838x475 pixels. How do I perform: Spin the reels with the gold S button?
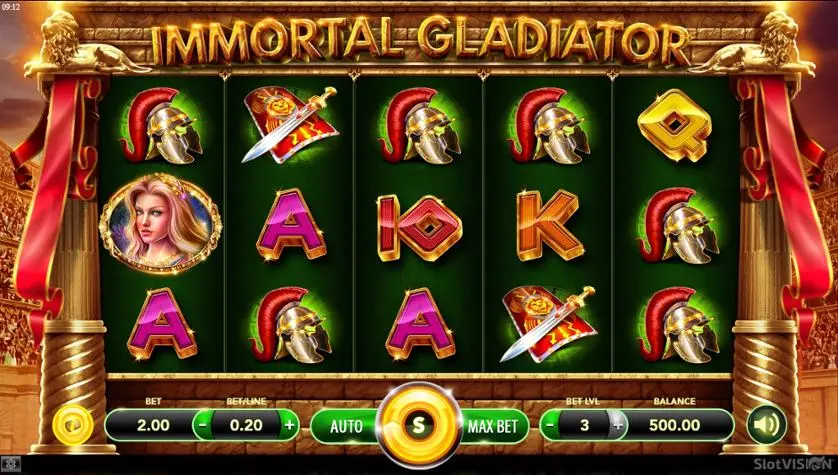[419, 425]
